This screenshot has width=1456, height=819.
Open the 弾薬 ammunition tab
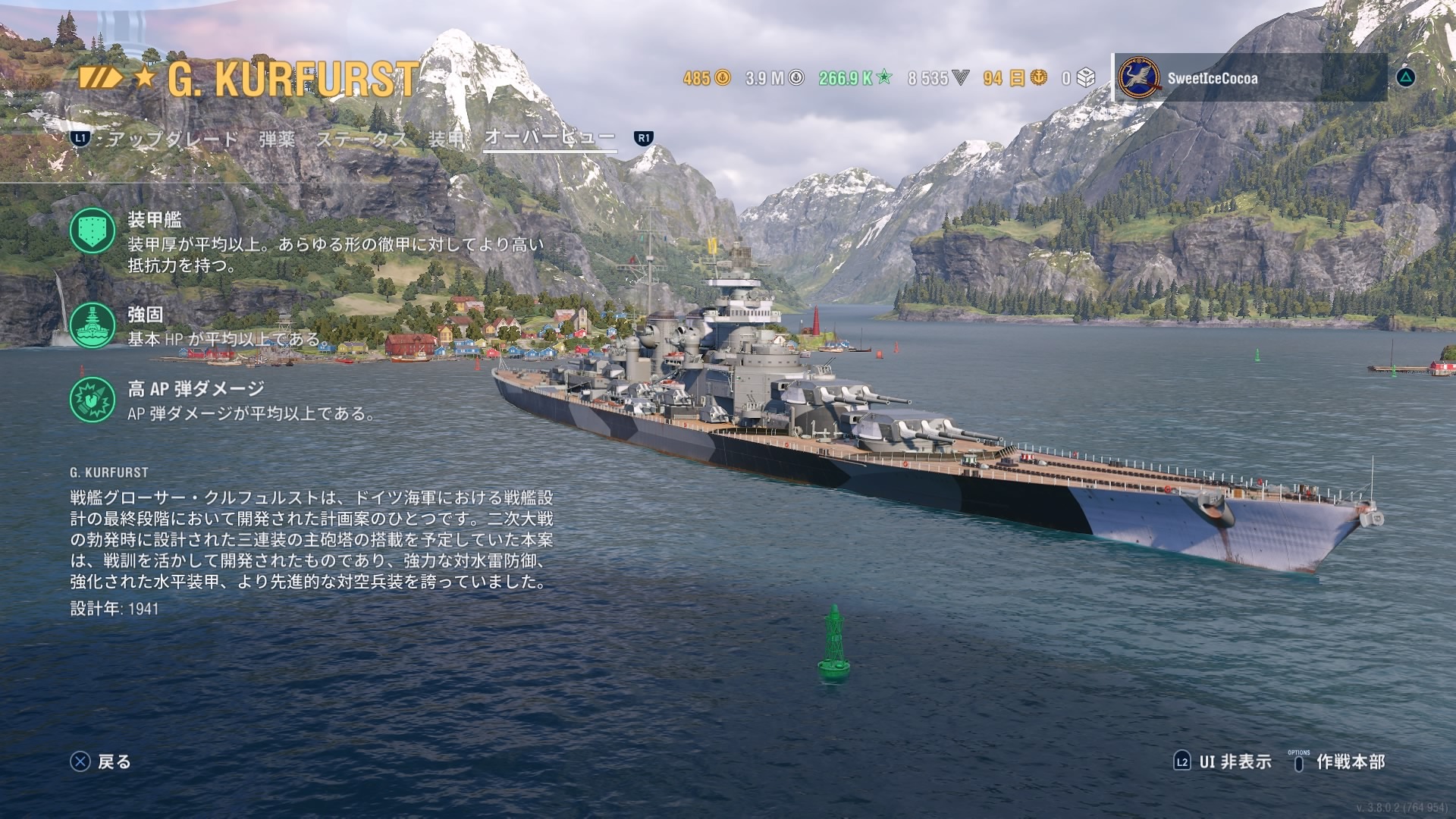pos(277,139)
